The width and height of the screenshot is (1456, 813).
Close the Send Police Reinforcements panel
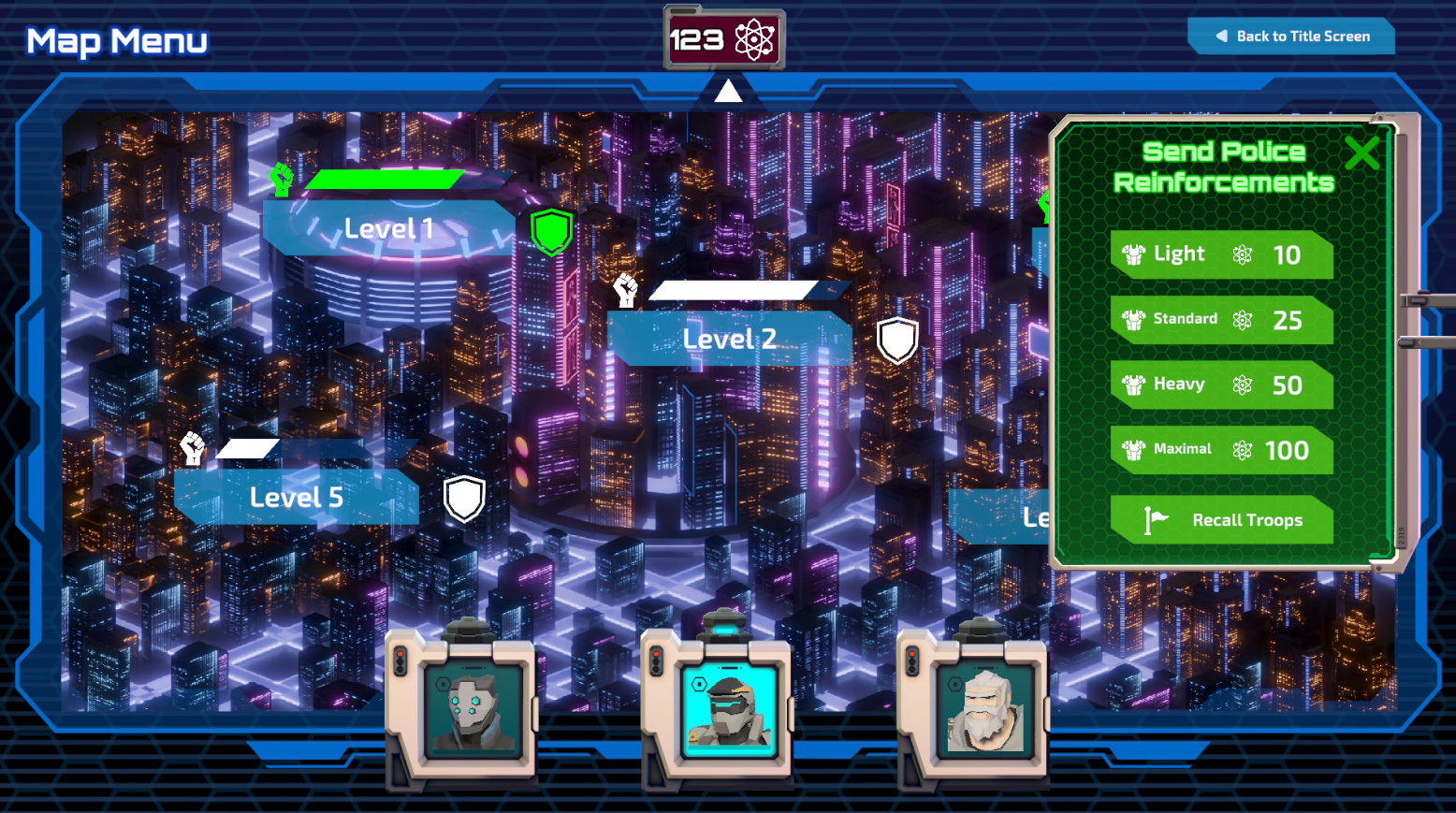1361,152
